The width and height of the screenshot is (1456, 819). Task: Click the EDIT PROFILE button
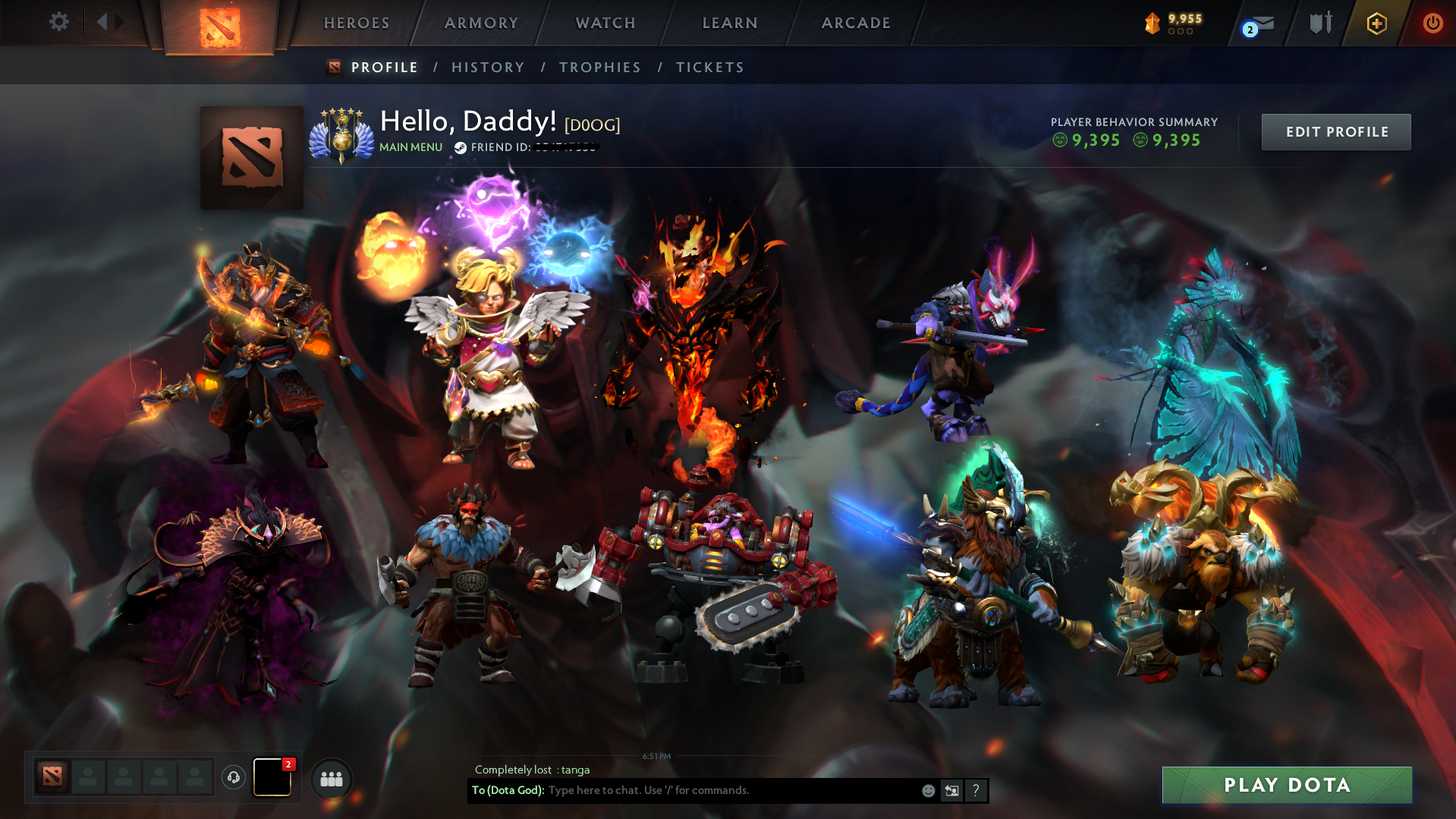(x=1335, y=131)
